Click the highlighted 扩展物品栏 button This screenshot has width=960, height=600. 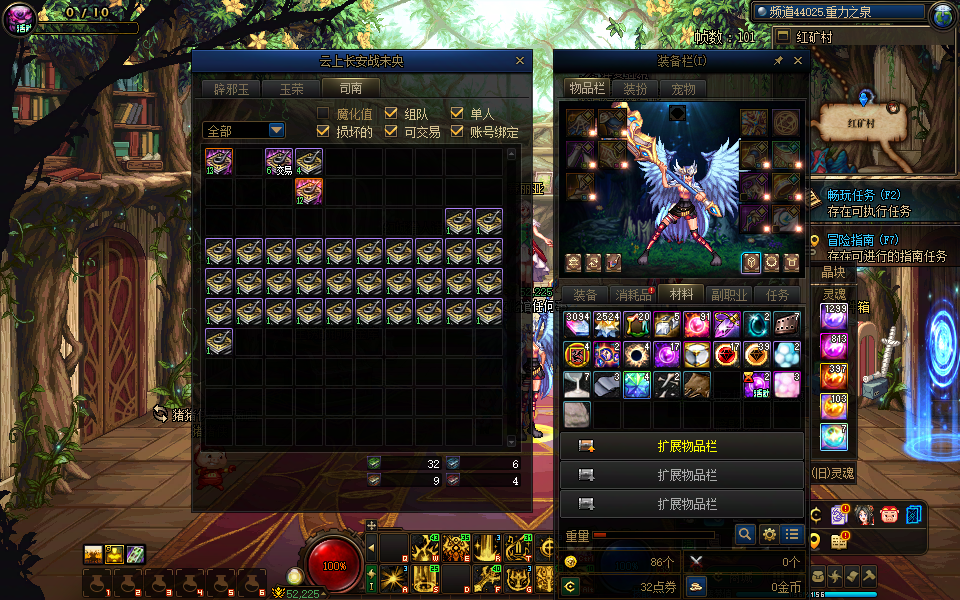[x=682, y=447]
